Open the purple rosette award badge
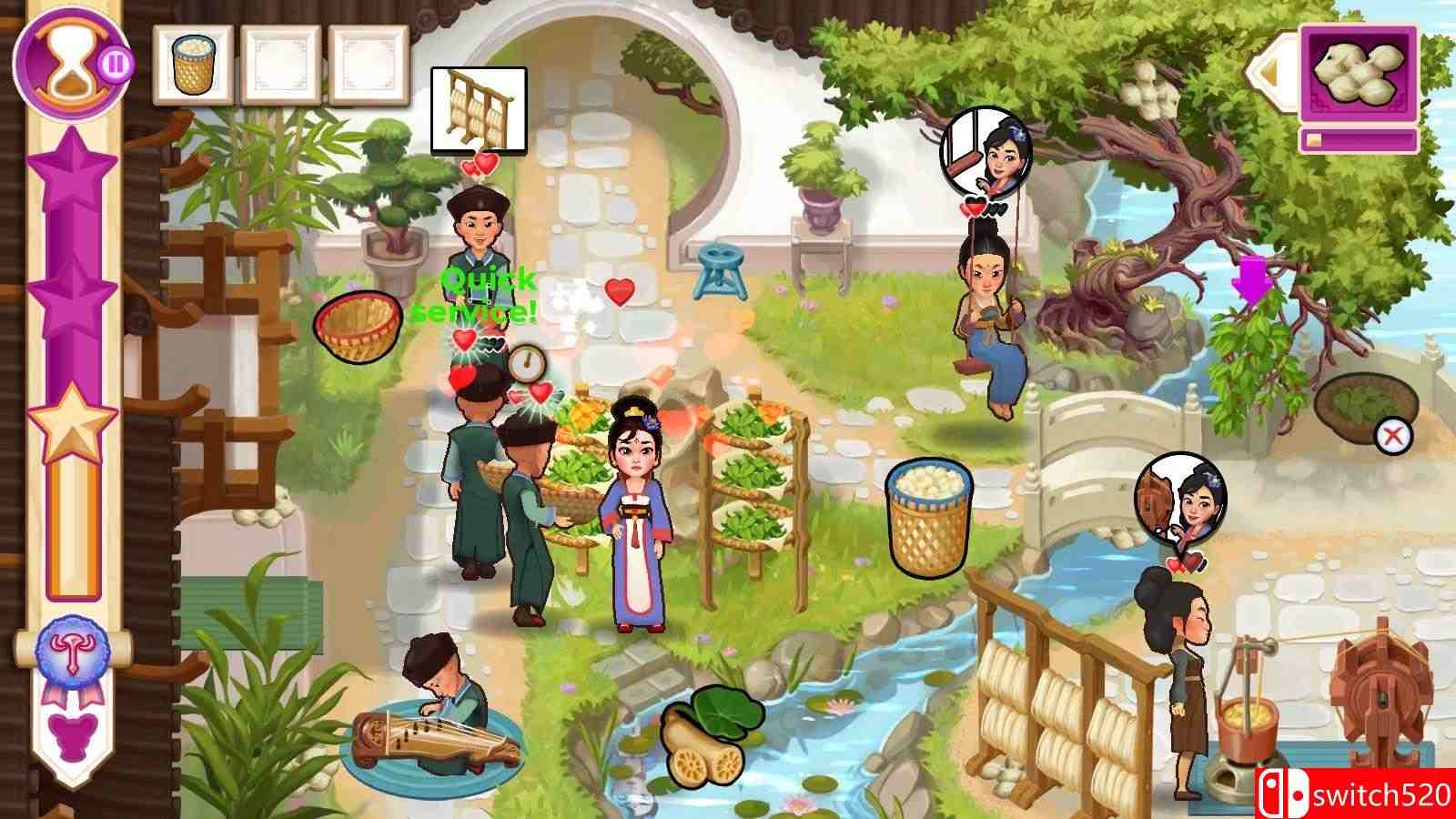 click(72, 652)
